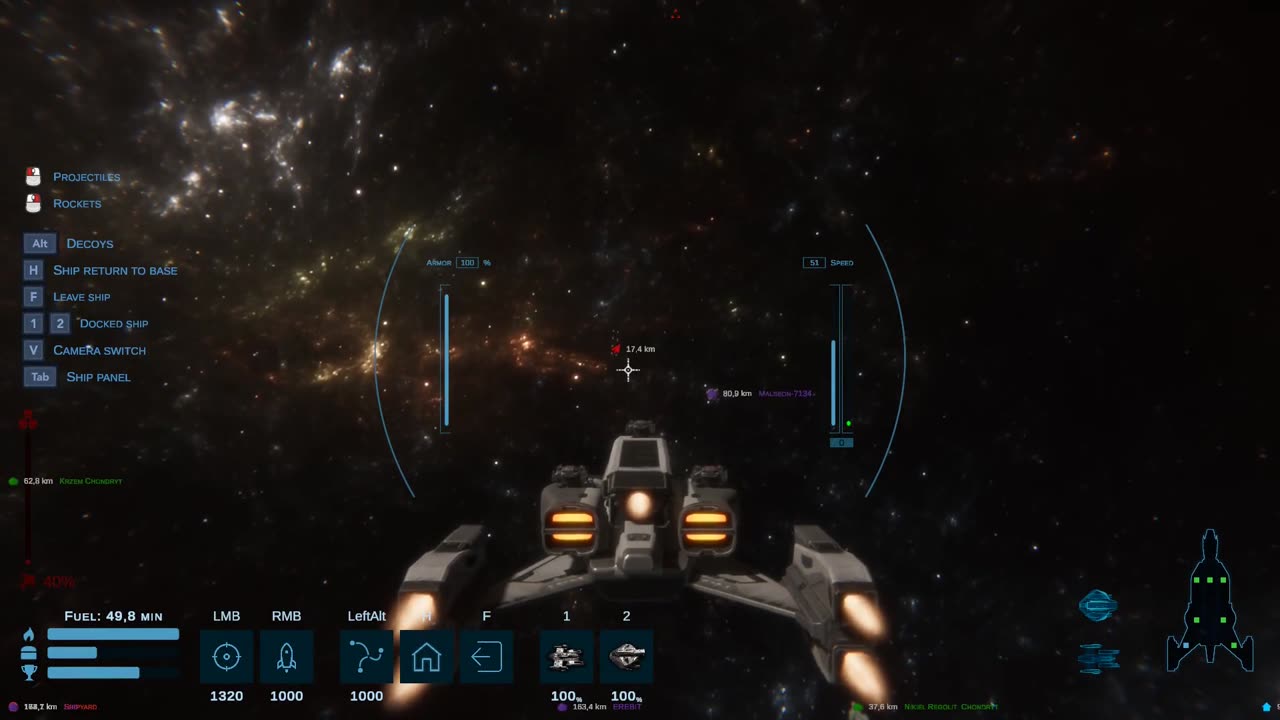Select the Nikiel Regolit Chondryt marker
Screen dimensions: 1280x720
click(858, 707)
